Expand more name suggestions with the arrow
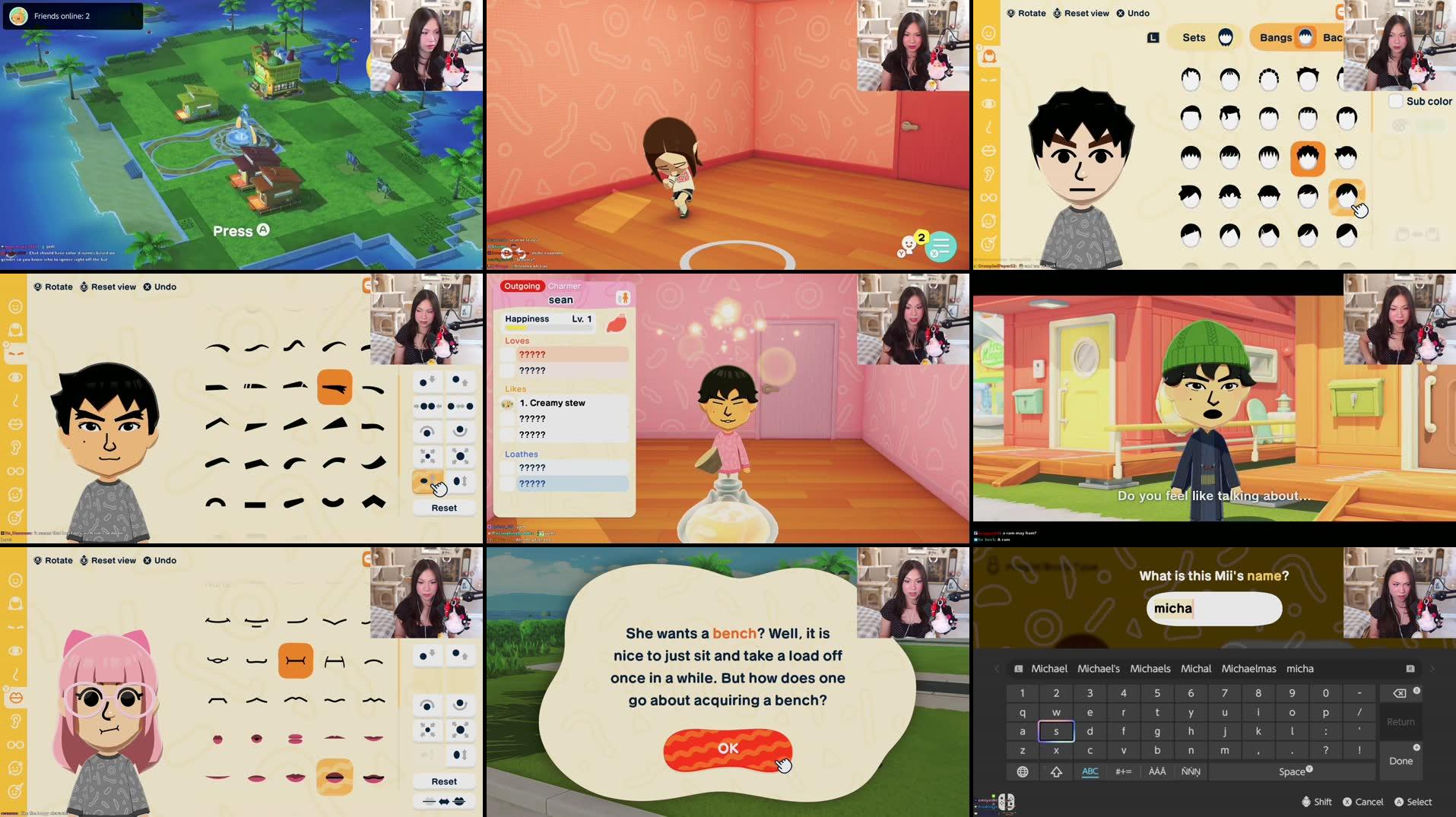The image size is (1456, 817). (1432, 669)
